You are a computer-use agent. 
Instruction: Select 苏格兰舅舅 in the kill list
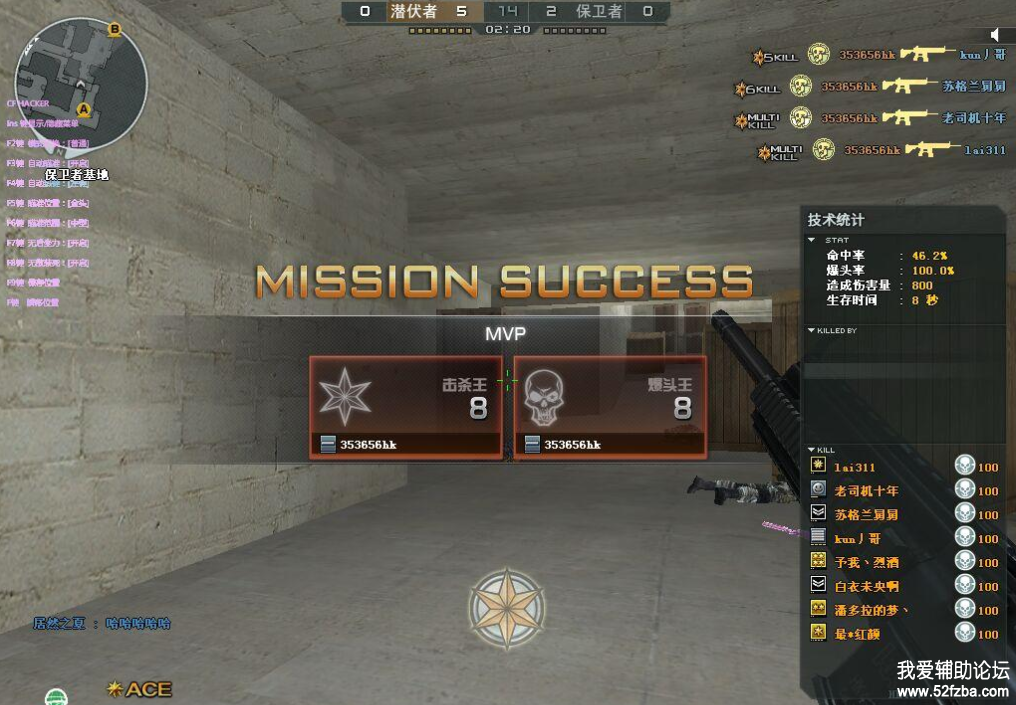click(x=866, y=514)
